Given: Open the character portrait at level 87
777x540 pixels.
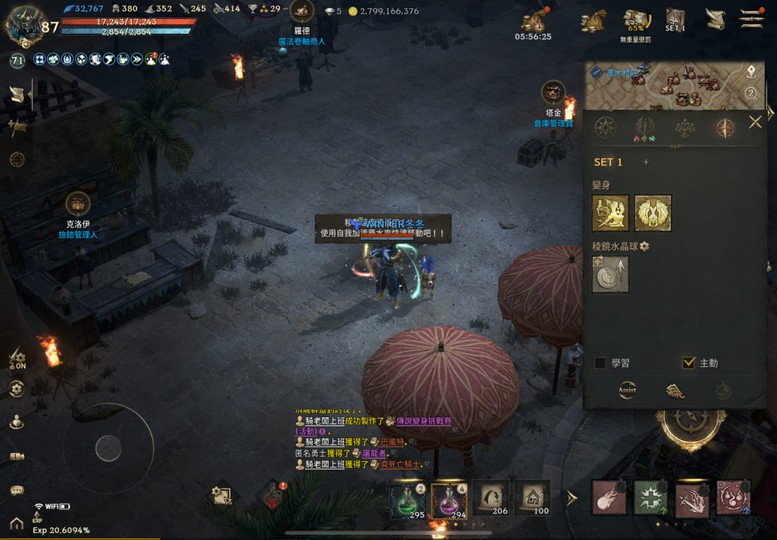Looking at the screenshot, I should (24, 24).
